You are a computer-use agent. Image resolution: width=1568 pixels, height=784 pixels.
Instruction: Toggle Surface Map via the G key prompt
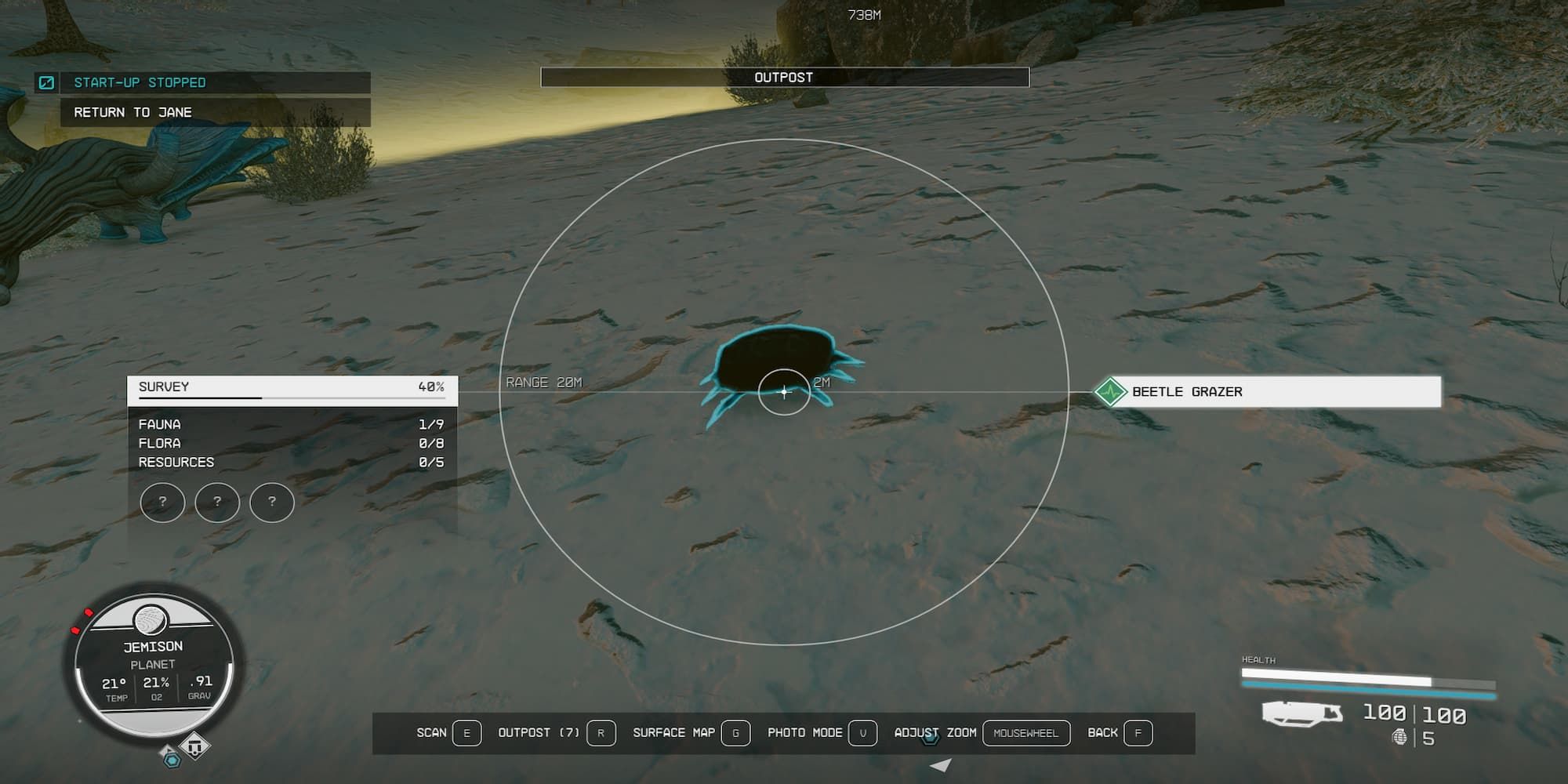point(735,732)
